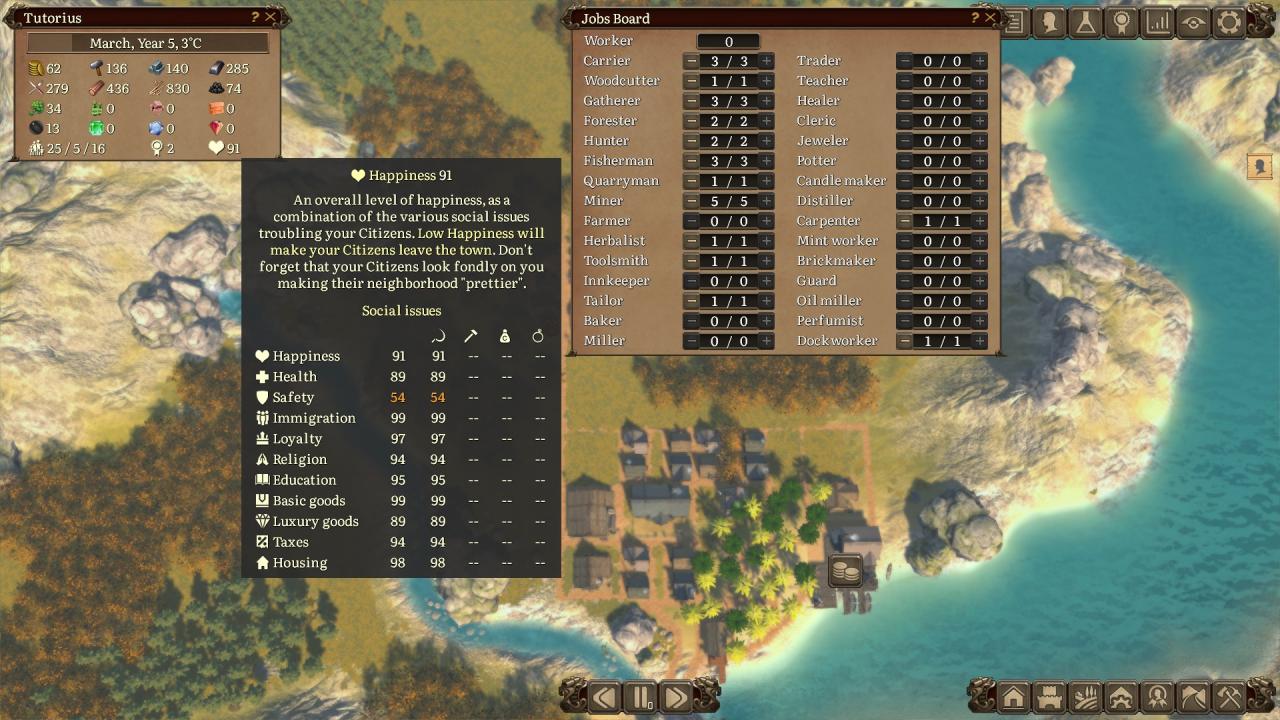The height and width of the screenshot is (720, 1280).
Task: Click the coin stack marker over town
Action: (846, 572)
